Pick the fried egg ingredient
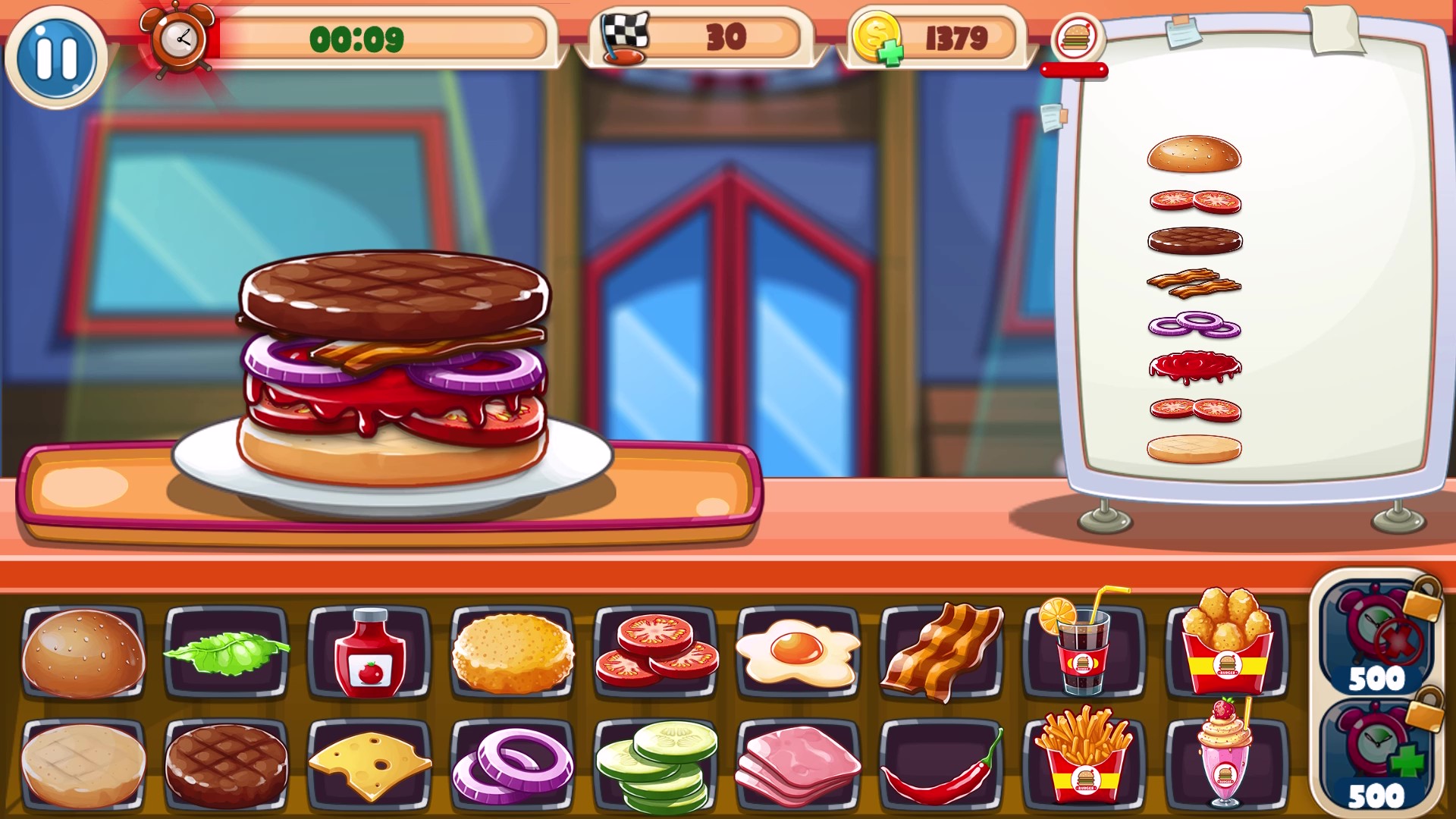 (x=799, y=657)
